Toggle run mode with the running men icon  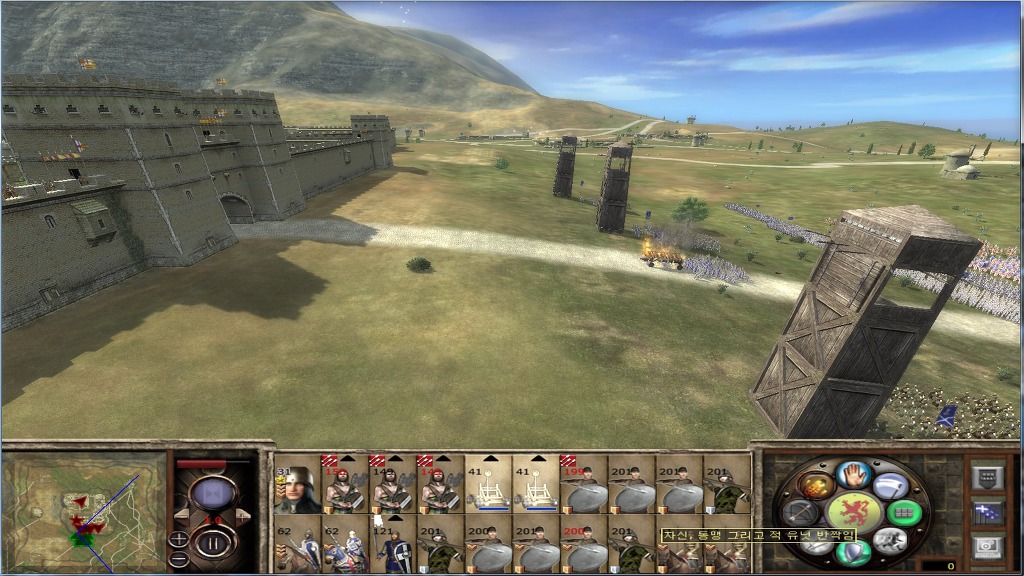click(889, 541)
